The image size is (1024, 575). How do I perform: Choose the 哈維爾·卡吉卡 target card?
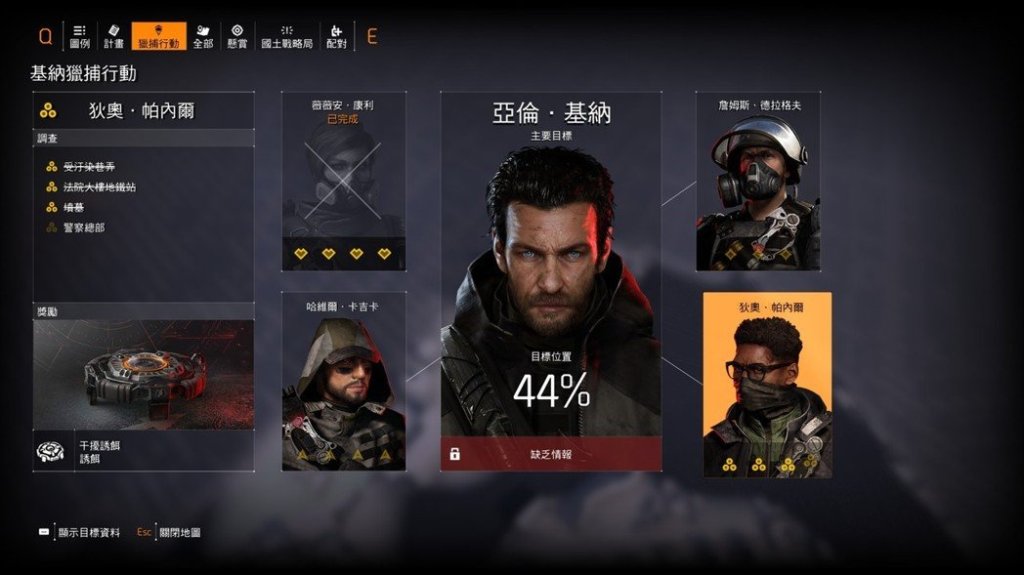343,381
